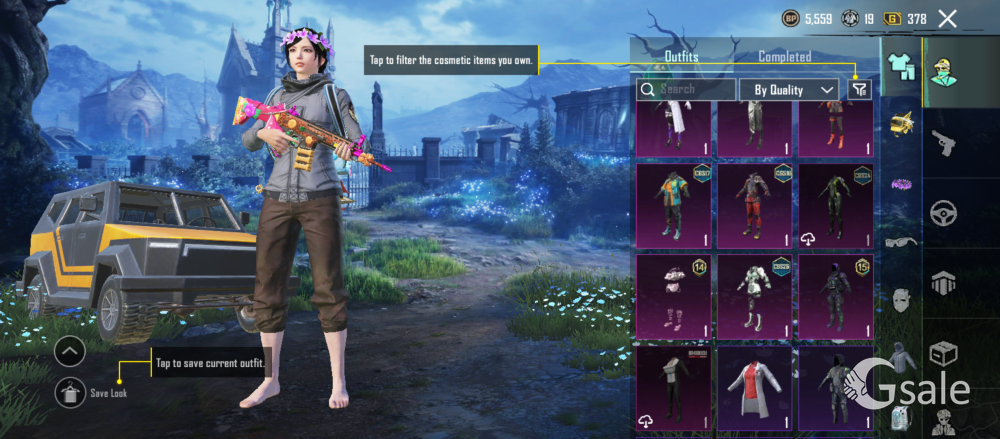Open the character avatar category tab
Viewport: 1000px width, 439px height.
(x=943, y=72)
